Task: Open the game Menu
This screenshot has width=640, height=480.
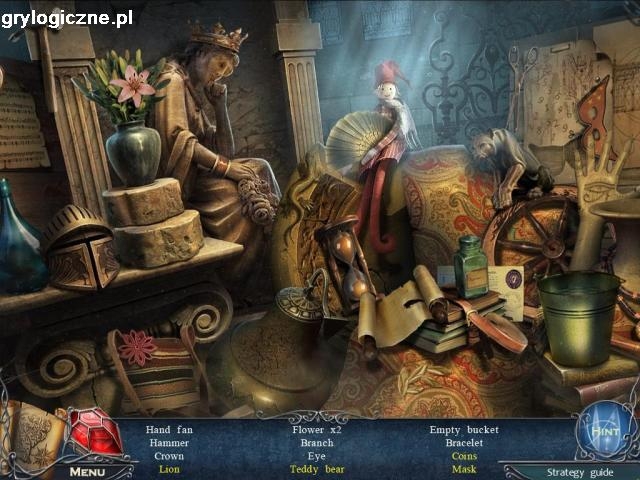Action: [87, 471]
